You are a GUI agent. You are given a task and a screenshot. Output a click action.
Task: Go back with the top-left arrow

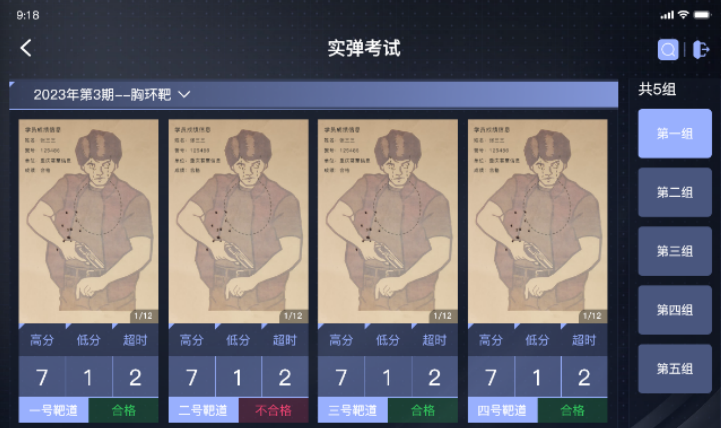pyautogui.click(x=26, y=48)
